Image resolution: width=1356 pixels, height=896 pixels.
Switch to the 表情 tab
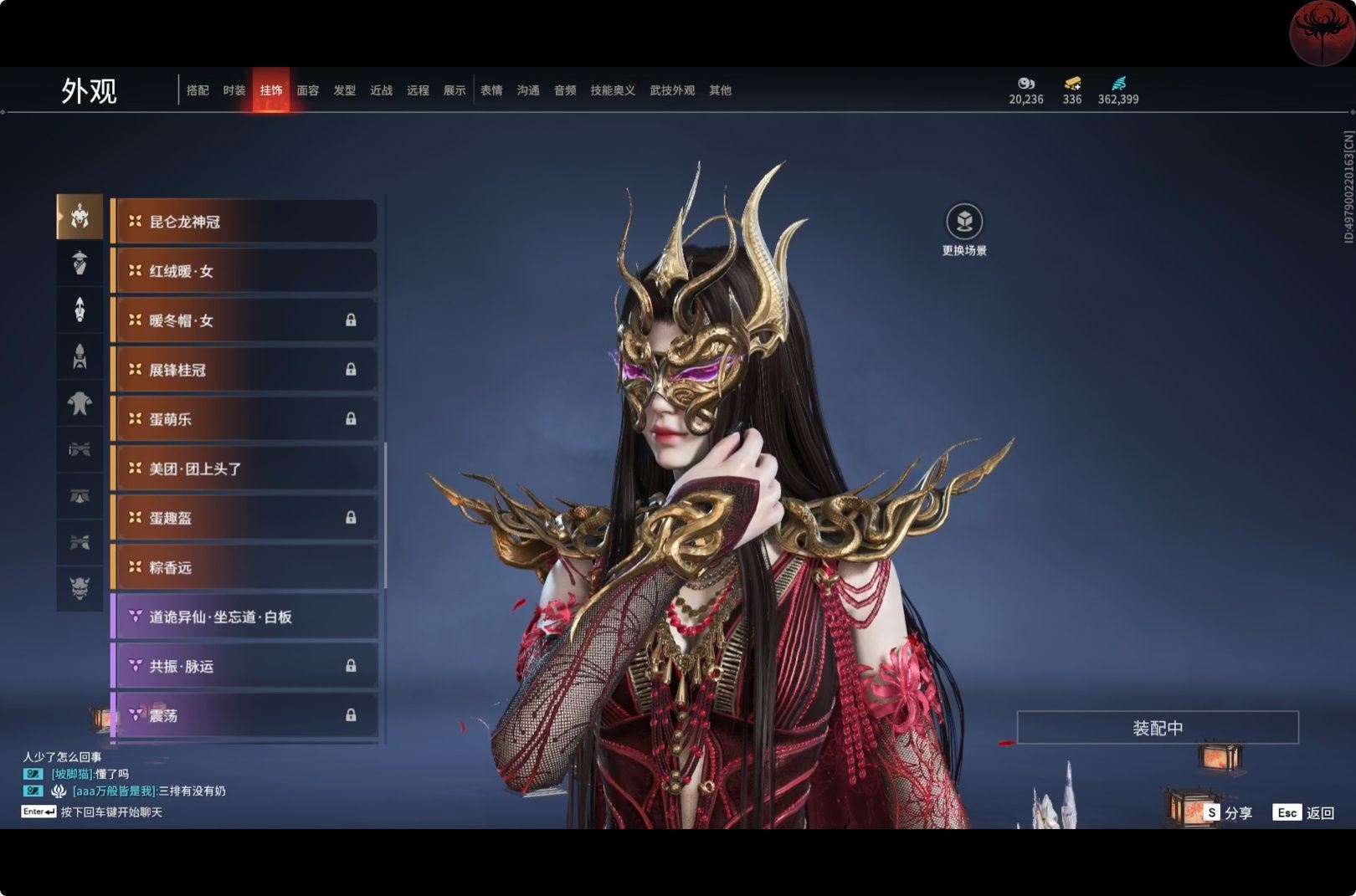tap(491, 90)
